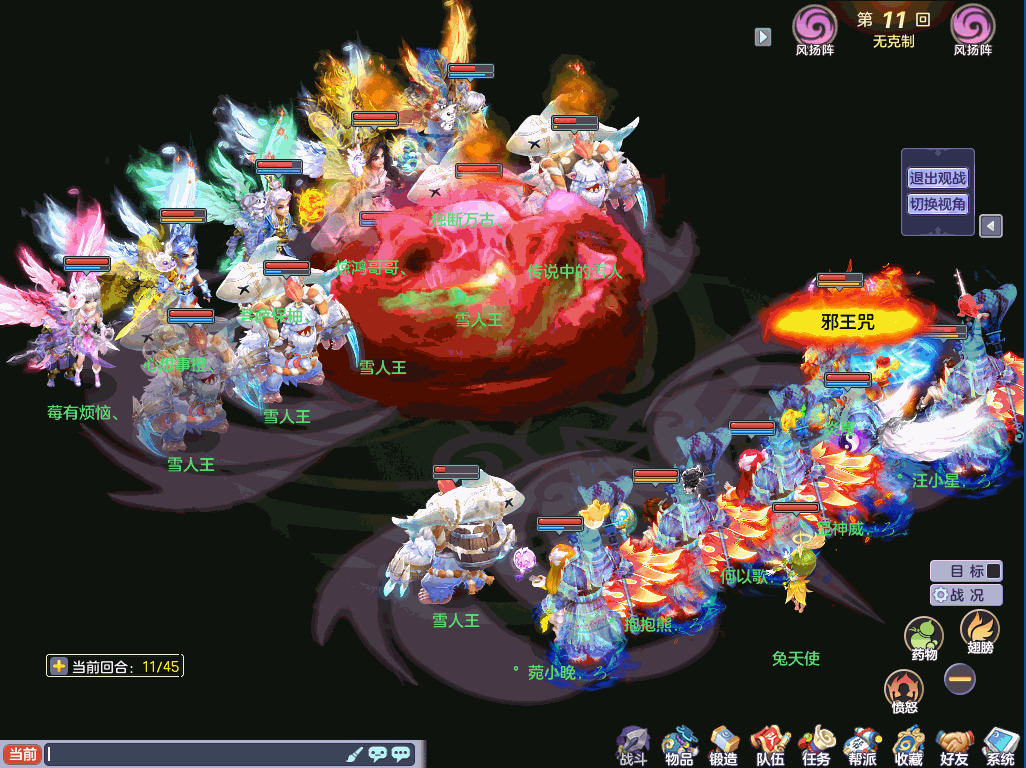Open the 物品 items bag
Screen dimensions: 1026x768
pos(679,745)
